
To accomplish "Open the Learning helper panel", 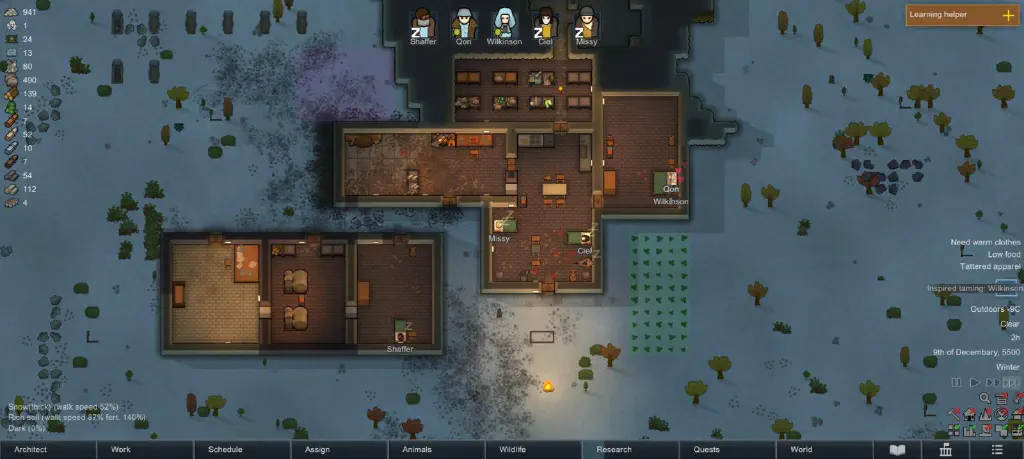I will click(962, 15).
